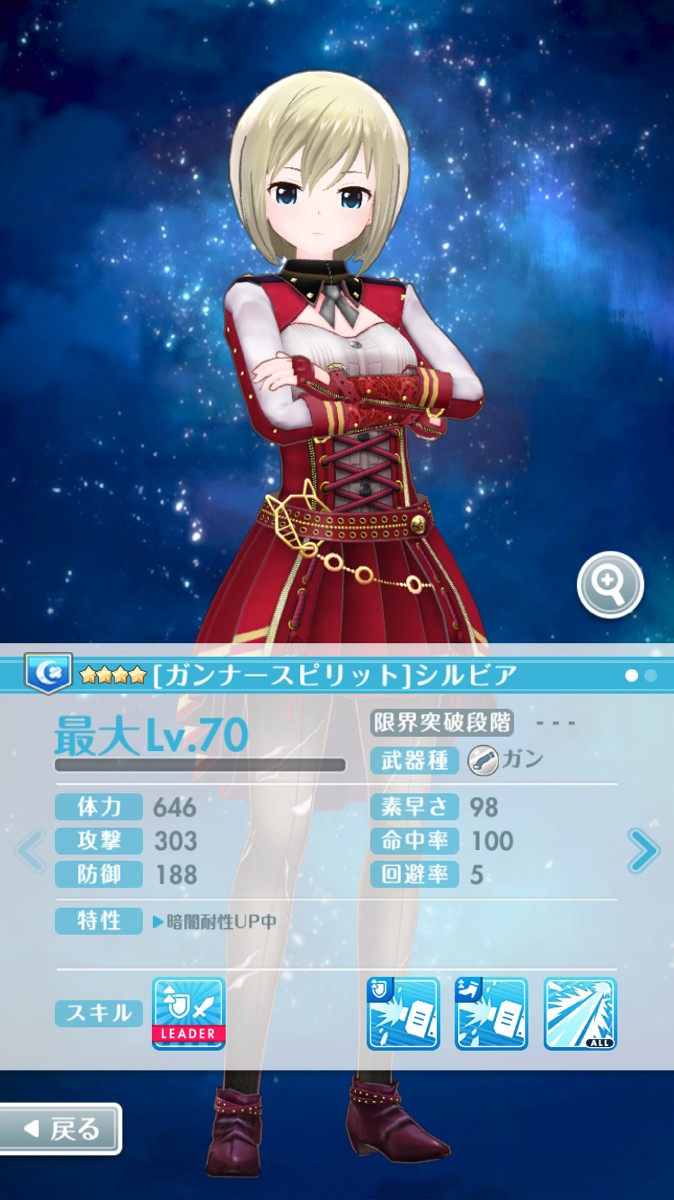This screenshot has height=1200, width=674.
Task: Select the skill icon marked ALL
Action: 580,1013
